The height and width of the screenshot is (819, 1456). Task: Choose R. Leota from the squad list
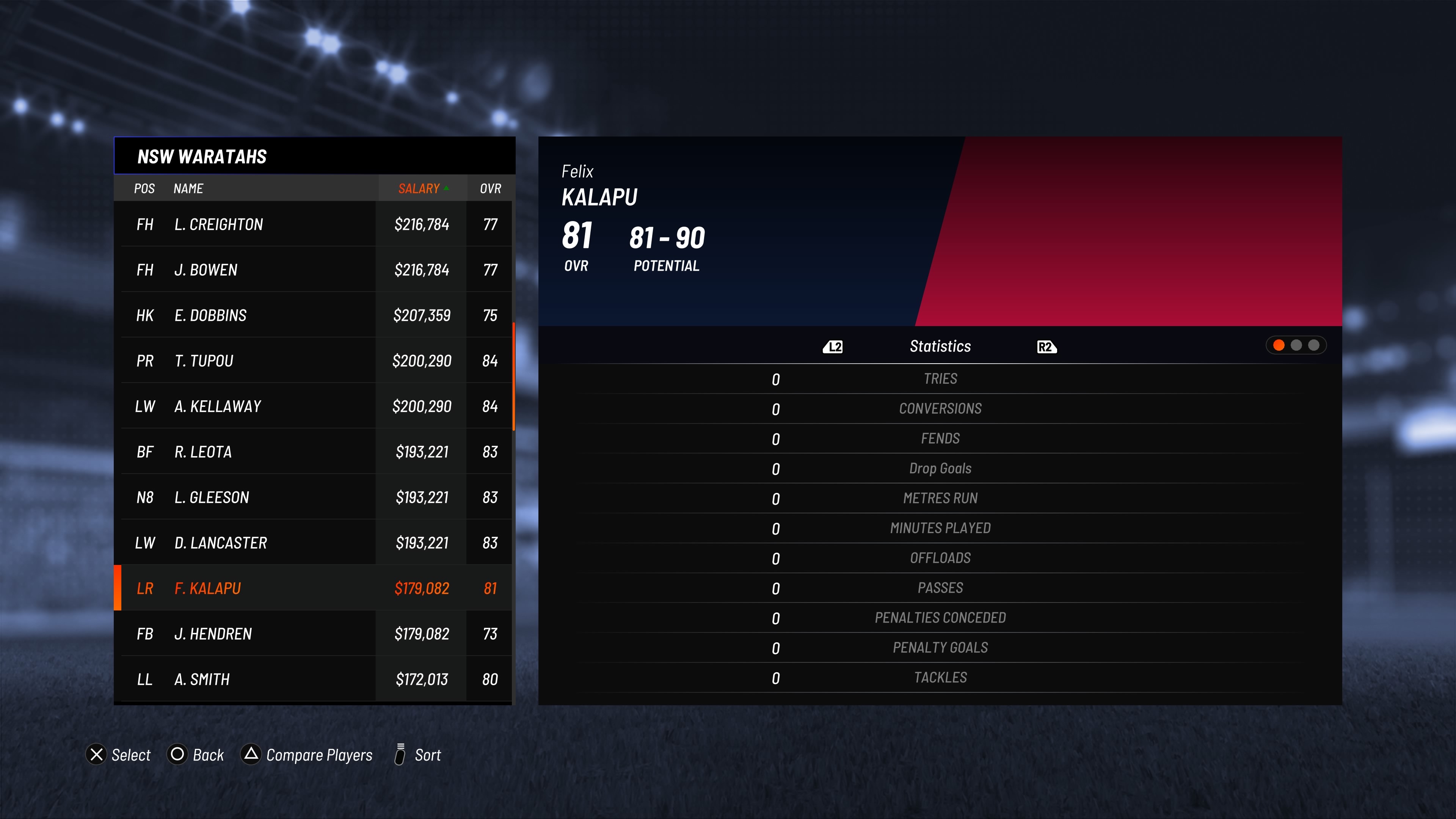click(x=314, y=452)
